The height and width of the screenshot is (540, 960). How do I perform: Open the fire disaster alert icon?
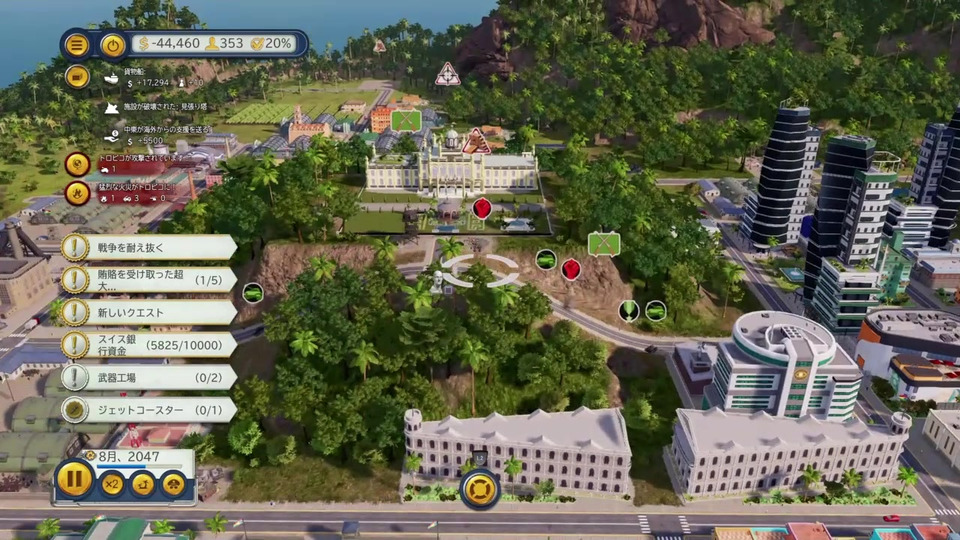tap(77, 193)
